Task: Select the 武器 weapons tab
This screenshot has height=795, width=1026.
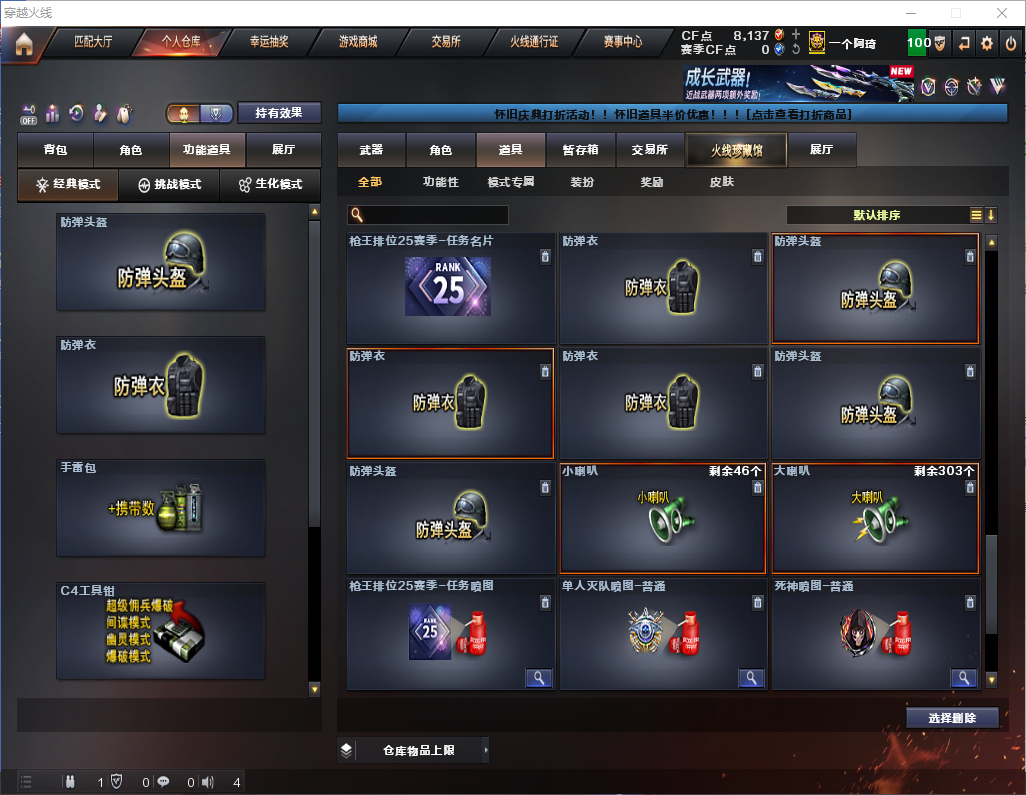Action: coord(371,150)
